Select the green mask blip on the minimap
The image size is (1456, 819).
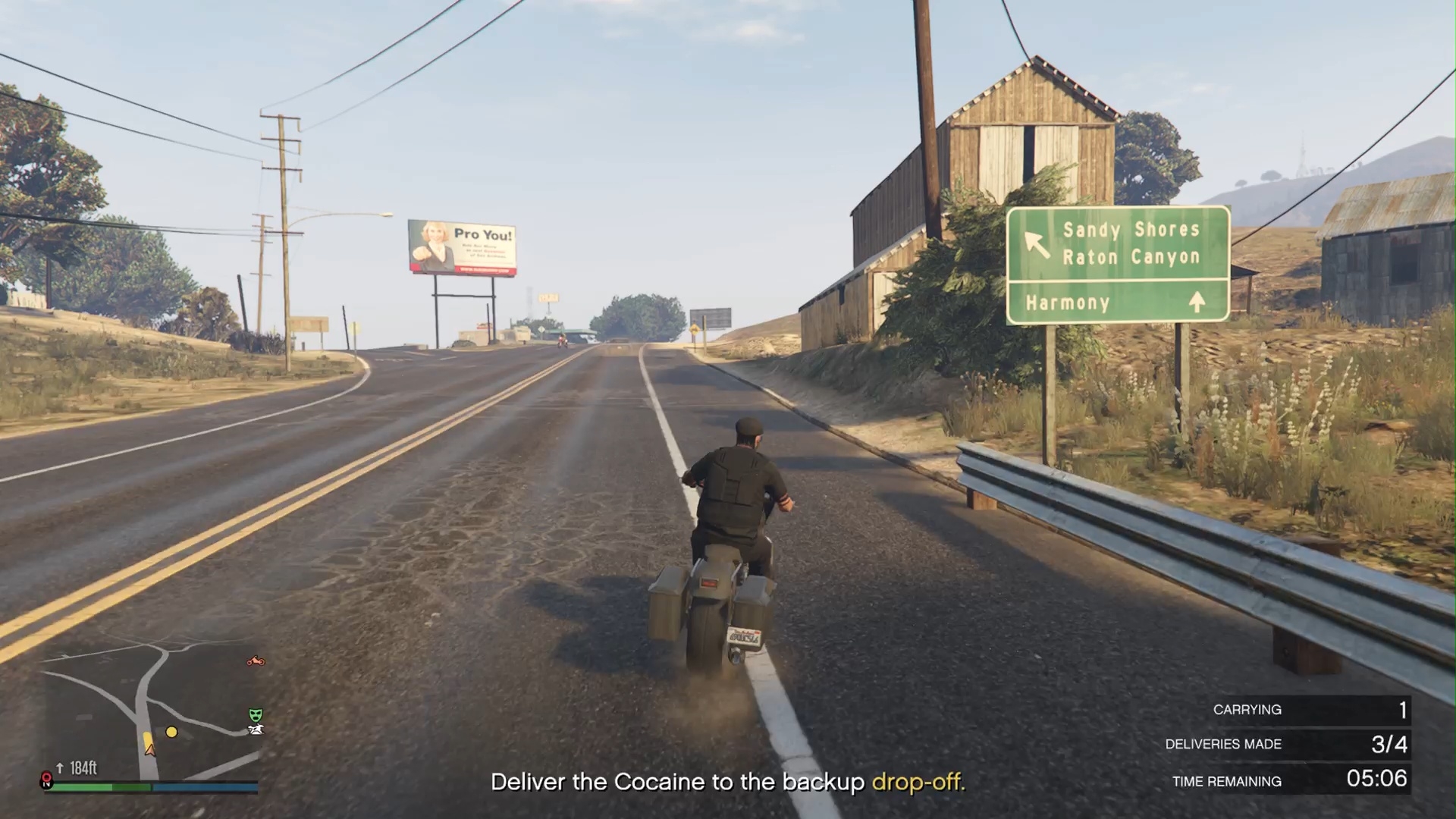(x=256, y=714)
